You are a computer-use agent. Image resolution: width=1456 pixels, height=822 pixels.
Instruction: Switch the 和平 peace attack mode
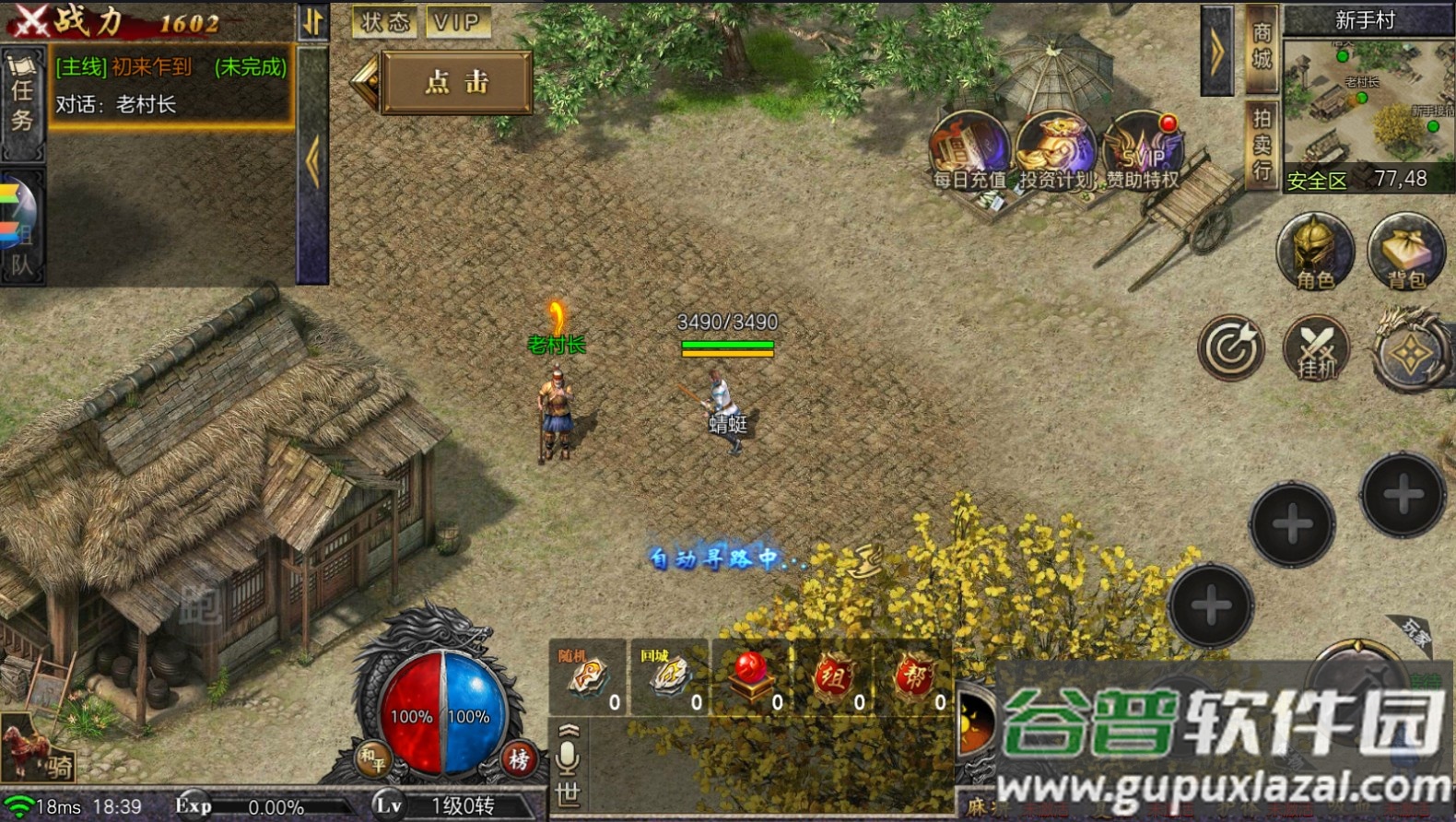(x=373, y=759)
